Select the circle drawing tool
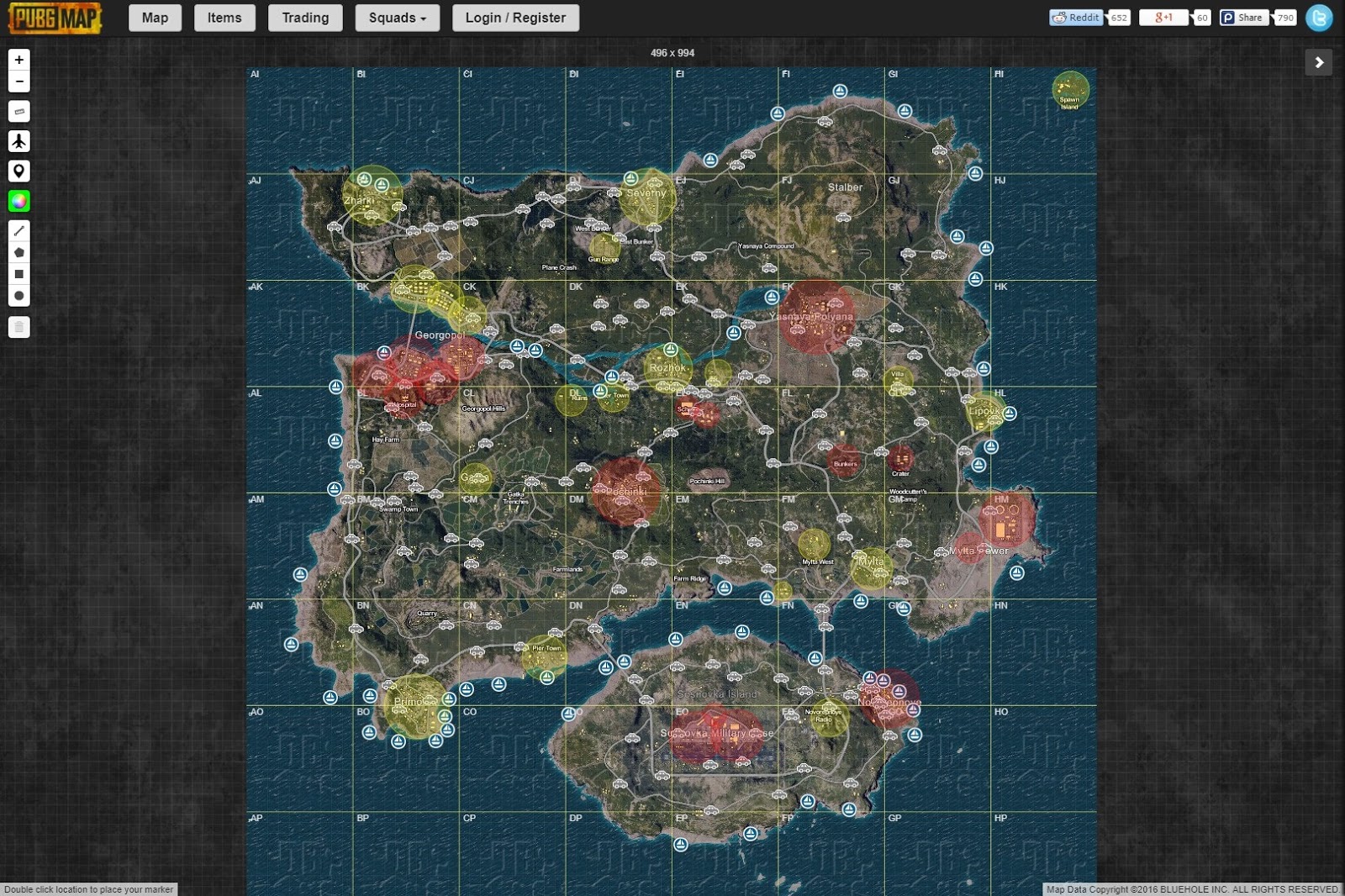This screenshot has width=1345, height=896. [x=18, y=295]
